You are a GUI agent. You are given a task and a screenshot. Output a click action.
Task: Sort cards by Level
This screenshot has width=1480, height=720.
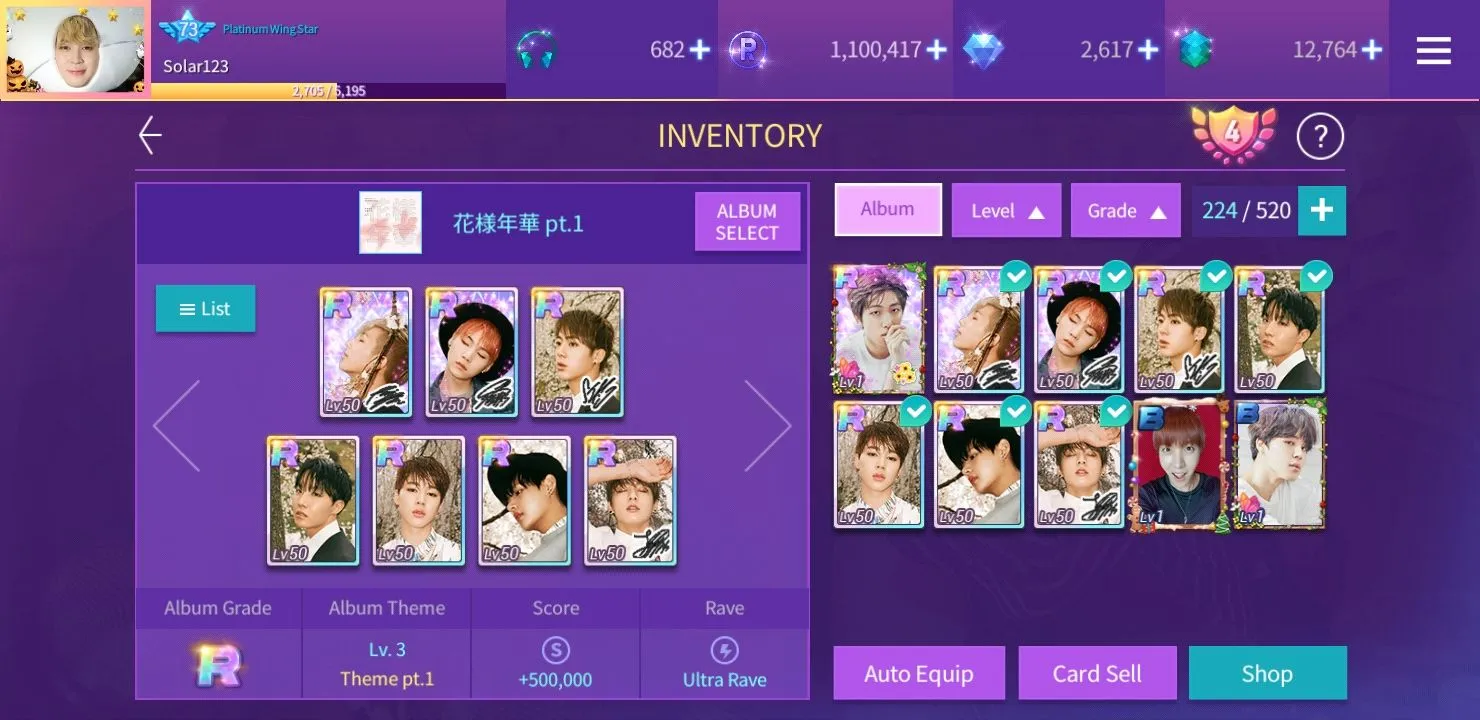pos(1006,211)
